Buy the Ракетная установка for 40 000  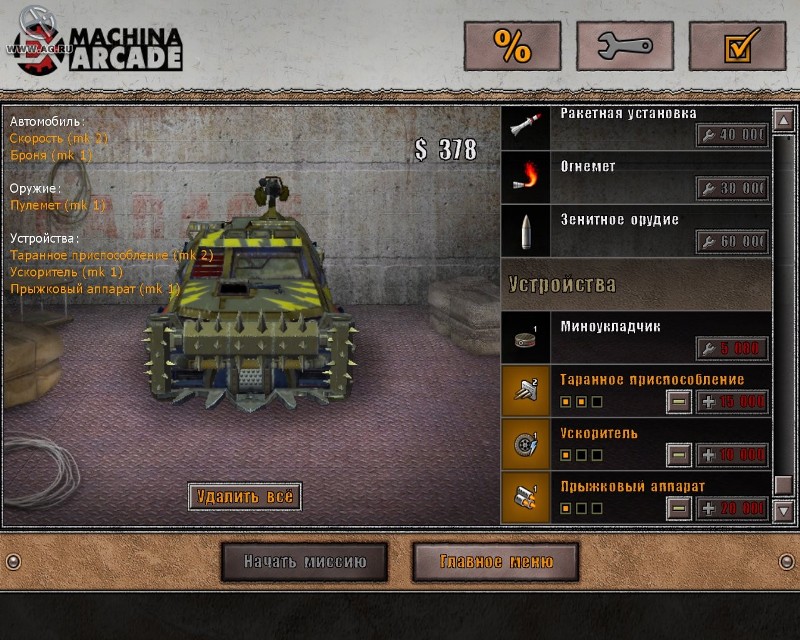click(x=732, y=135)
